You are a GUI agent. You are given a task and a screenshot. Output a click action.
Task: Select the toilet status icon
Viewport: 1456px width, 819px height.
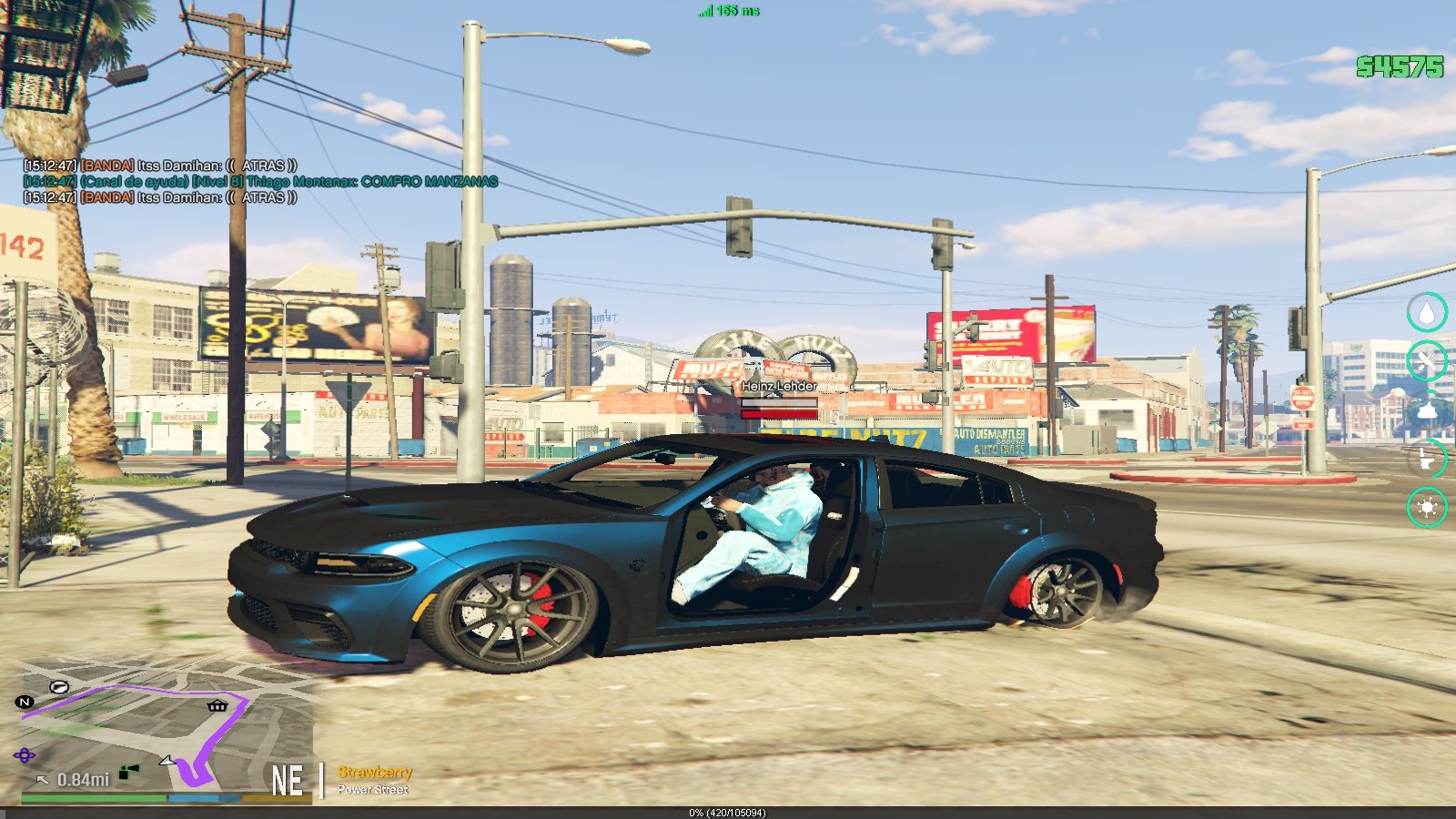click(x=1427, y=459)
